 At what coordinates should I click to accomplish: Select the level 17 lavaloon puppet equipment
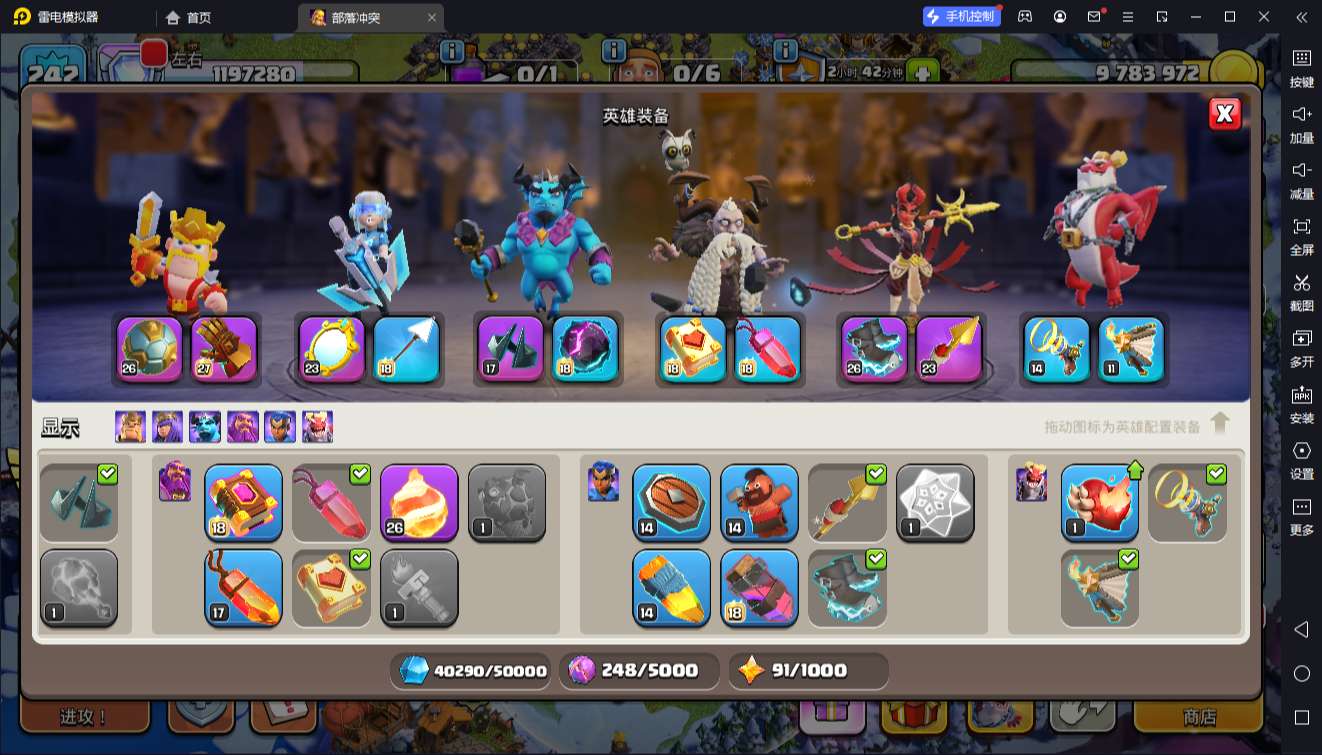click(x=243, y=587)
